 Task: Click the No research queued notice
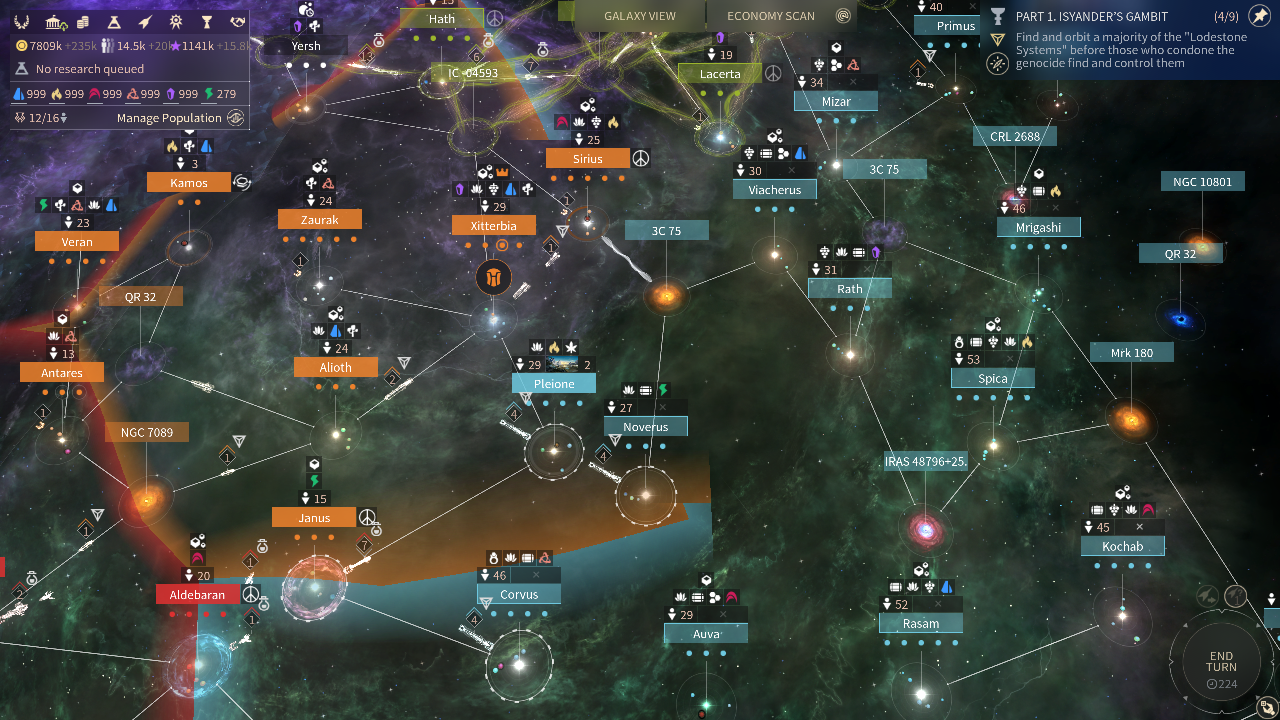[89, 69]
